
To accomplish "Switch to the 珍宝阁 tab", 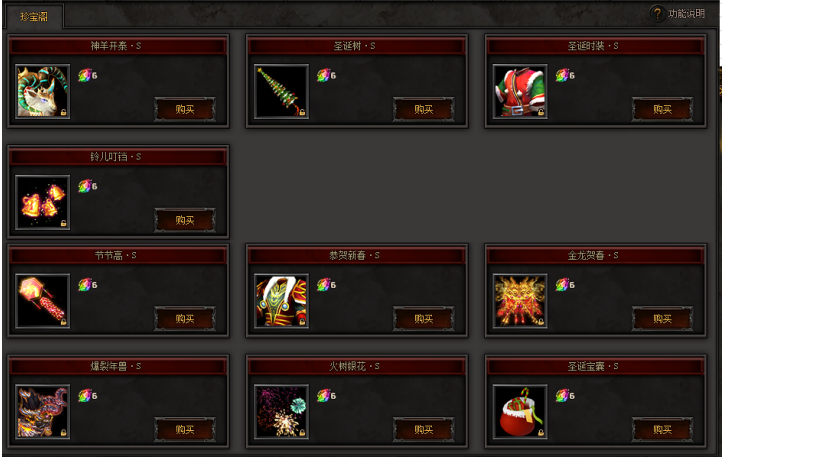I will click(x=35, y=16).
